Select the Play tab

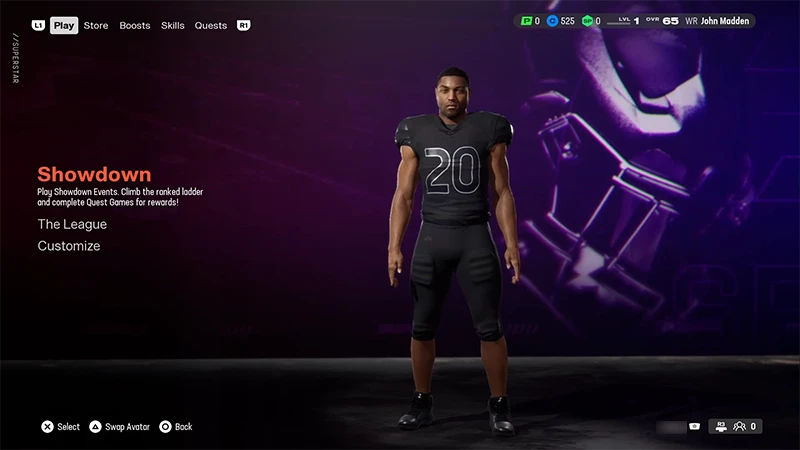pos(64,25)
